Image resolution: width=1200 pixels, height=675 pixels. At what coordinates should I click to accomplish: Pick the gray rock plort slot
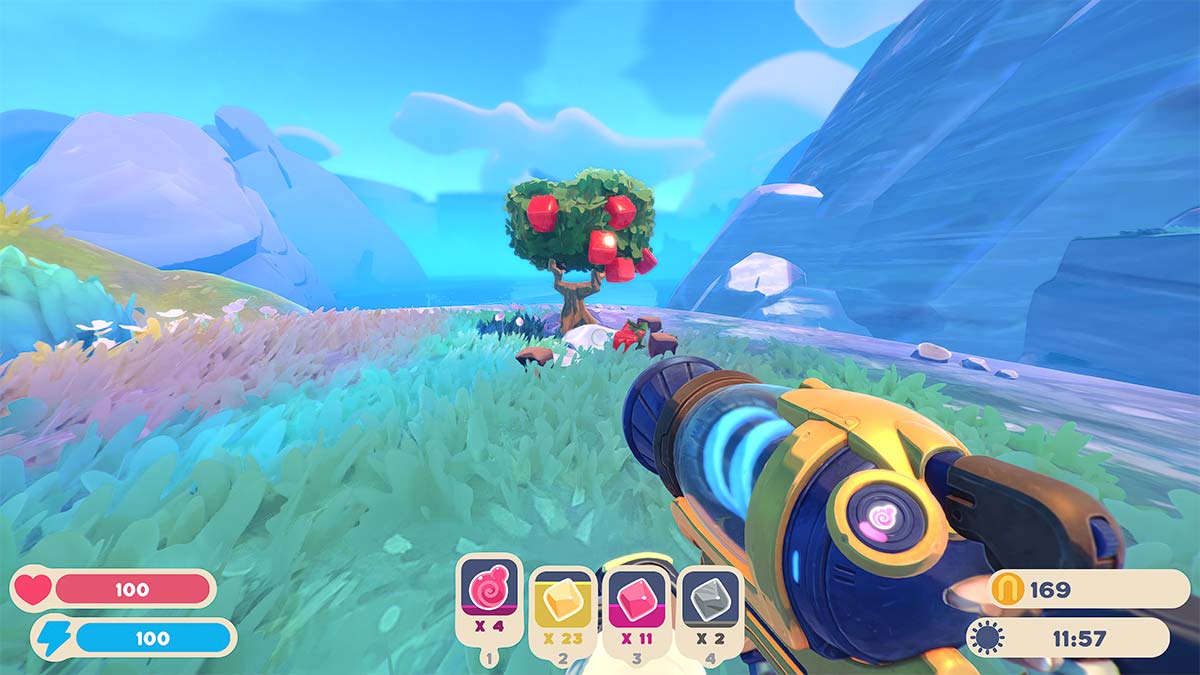click(709, 603)
